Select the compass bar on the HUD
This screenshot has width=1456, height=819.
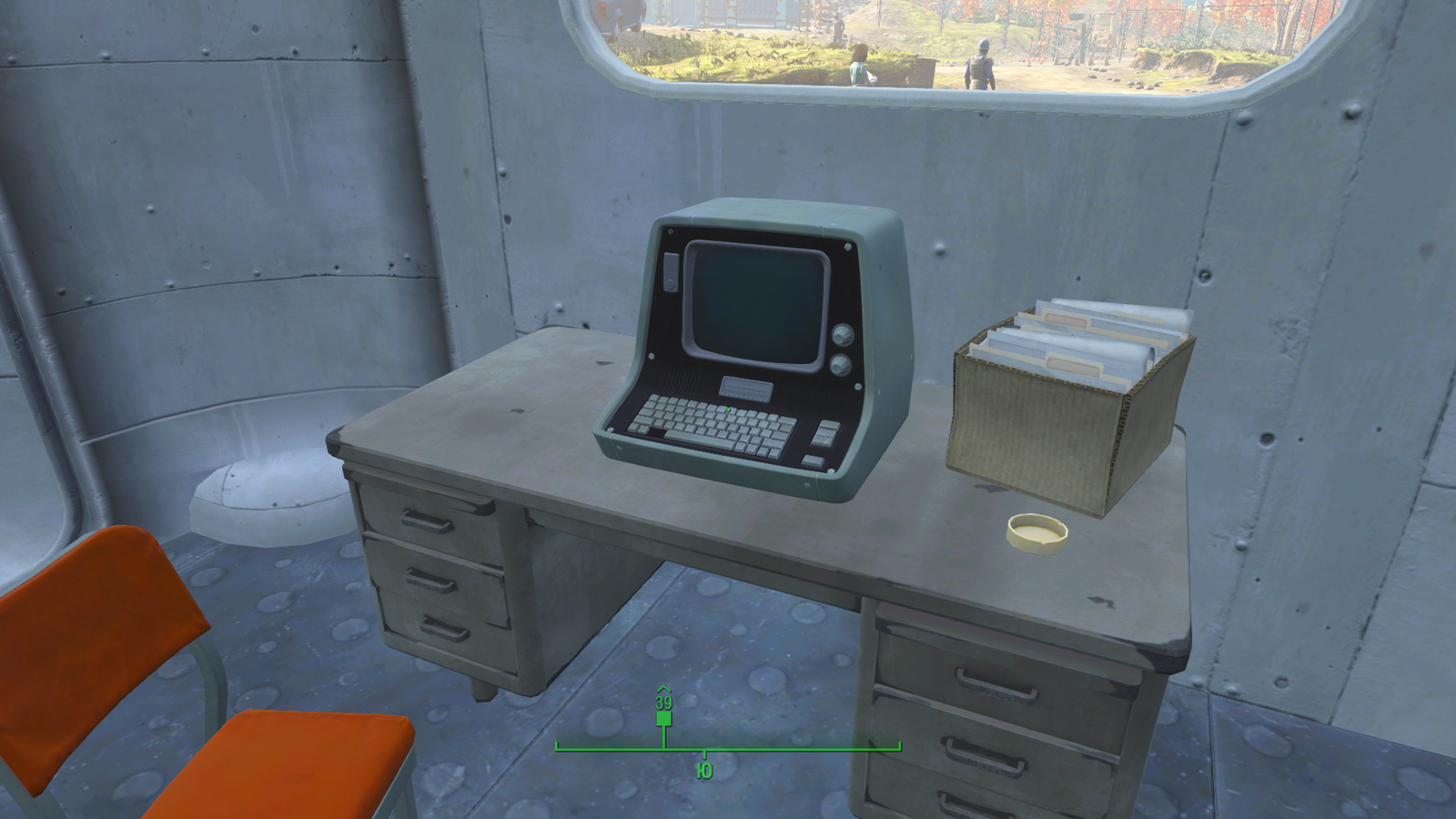(x=728, y=749)
